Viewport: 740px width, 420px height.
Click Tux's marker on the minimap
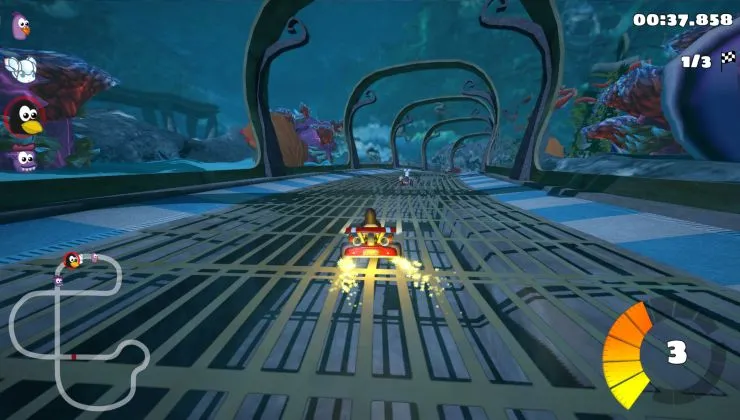[x=72, y=261]
